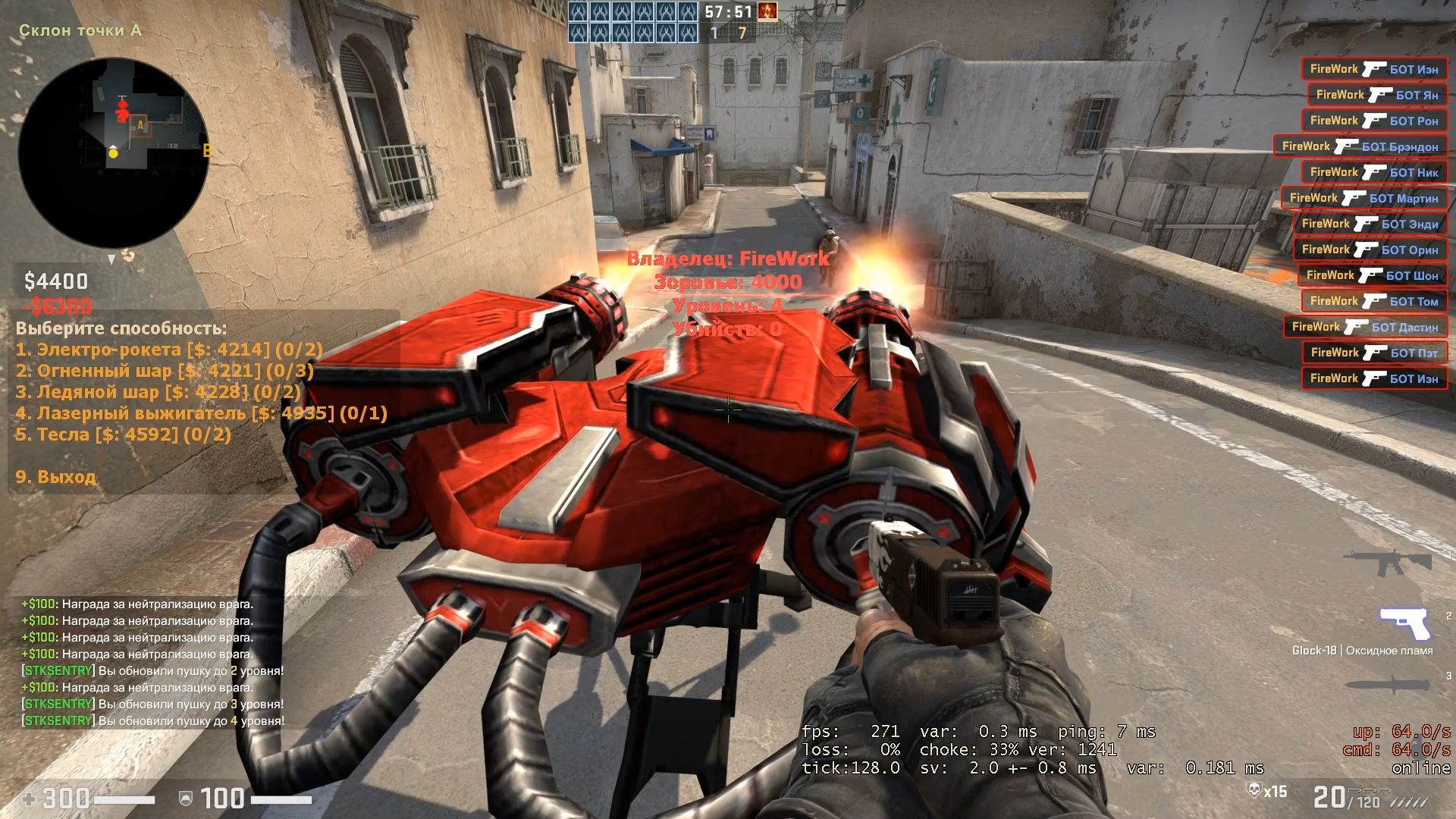The height and width of the screenshot is (819, 1456).
Task: Click the БОТ Мартин kill feed entry
Action: coord(1364,198)
